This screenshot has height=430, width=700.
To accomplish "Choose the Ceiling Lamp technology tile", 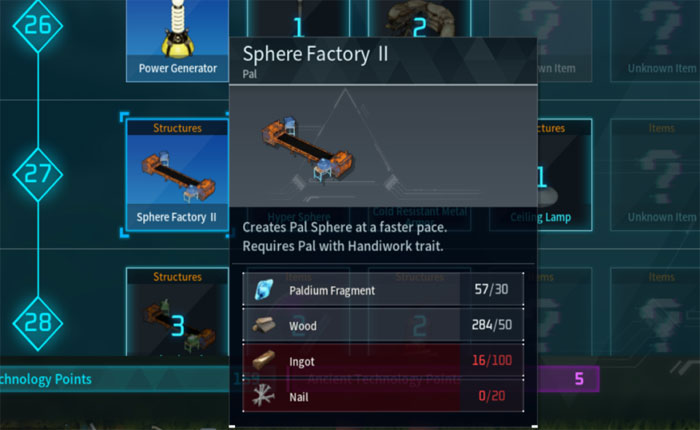I will [x=565, y=179].
